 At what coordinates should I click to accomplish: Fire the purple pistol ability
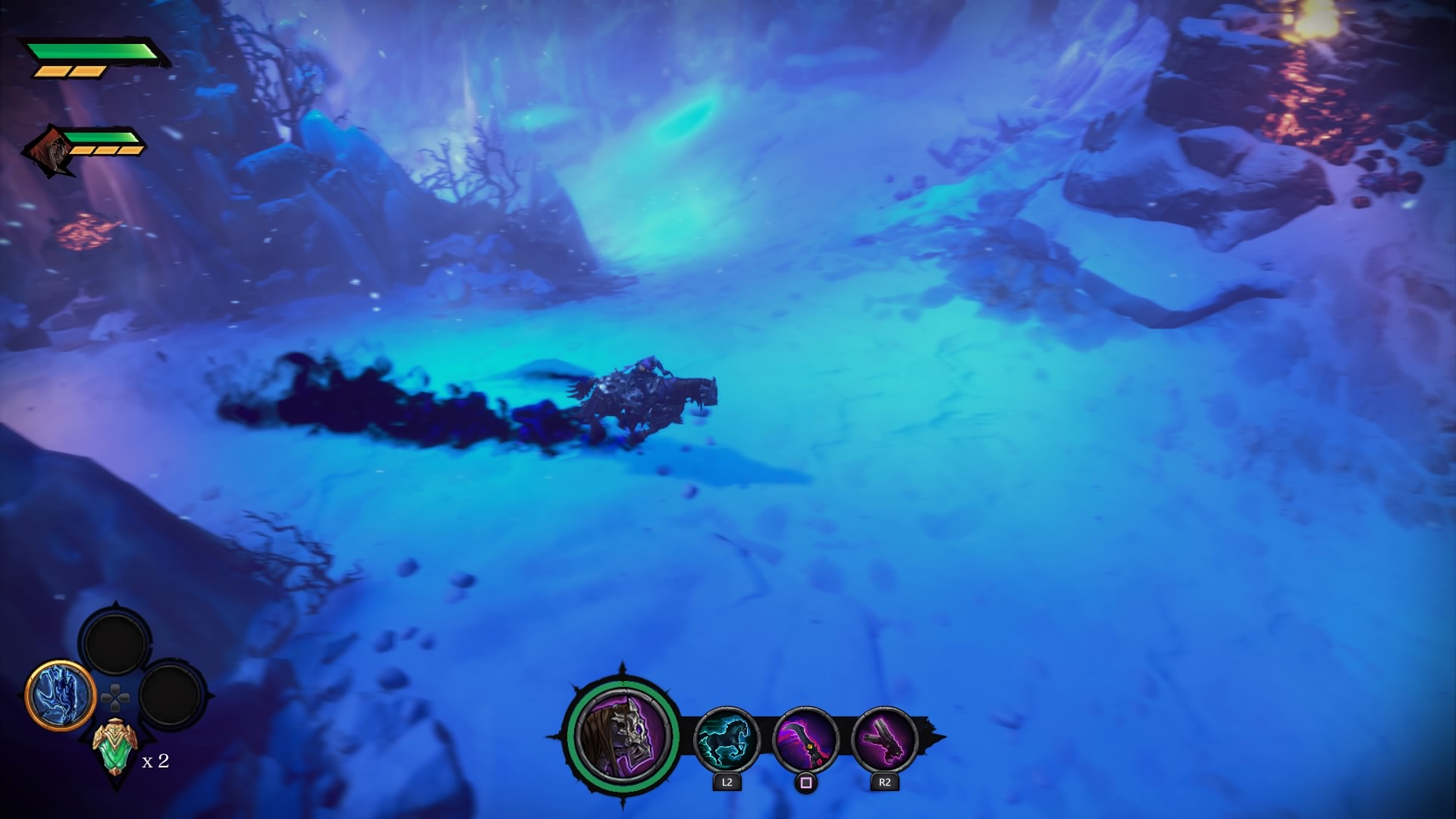(x=884, y=739)
